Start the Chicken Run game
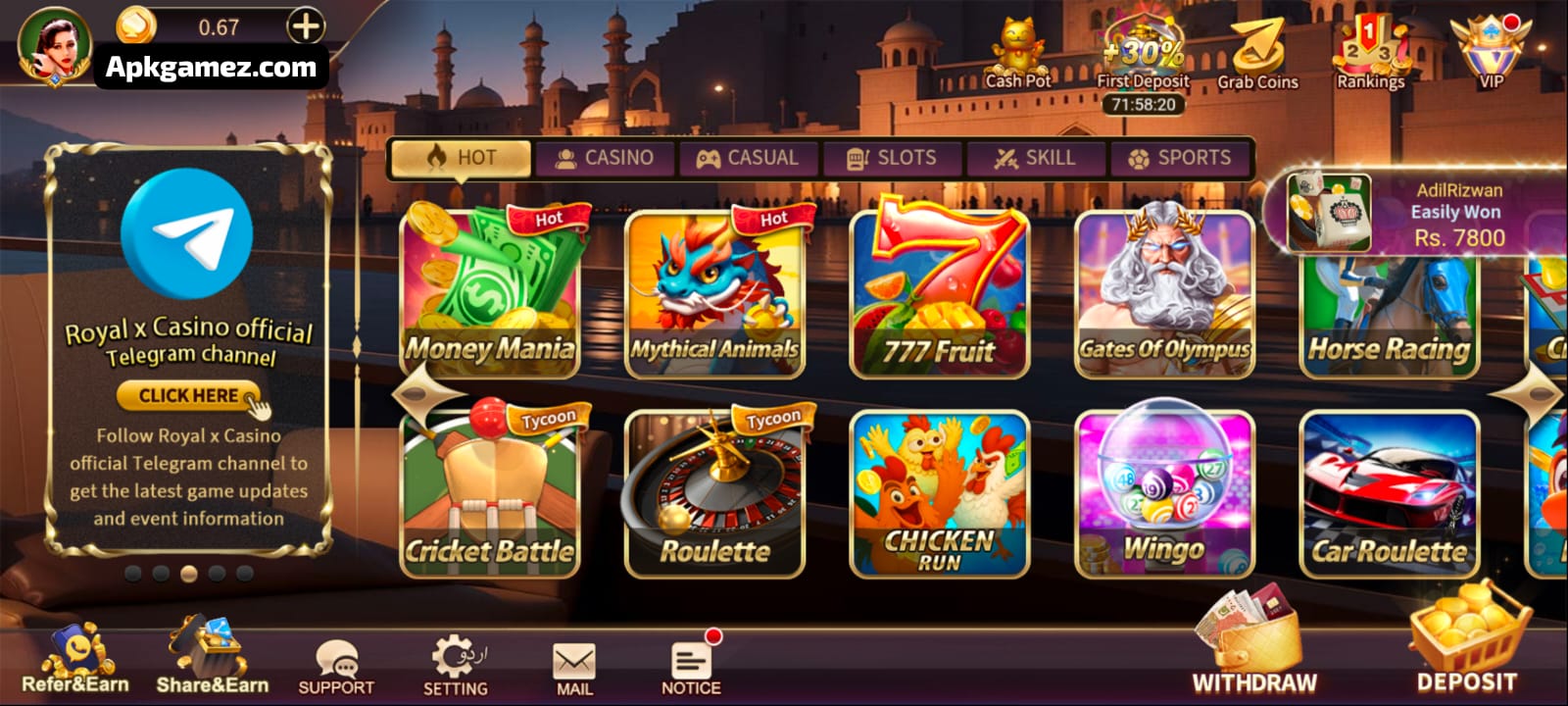This screenshot has width=1568, height=706. (x=940, y=494)
